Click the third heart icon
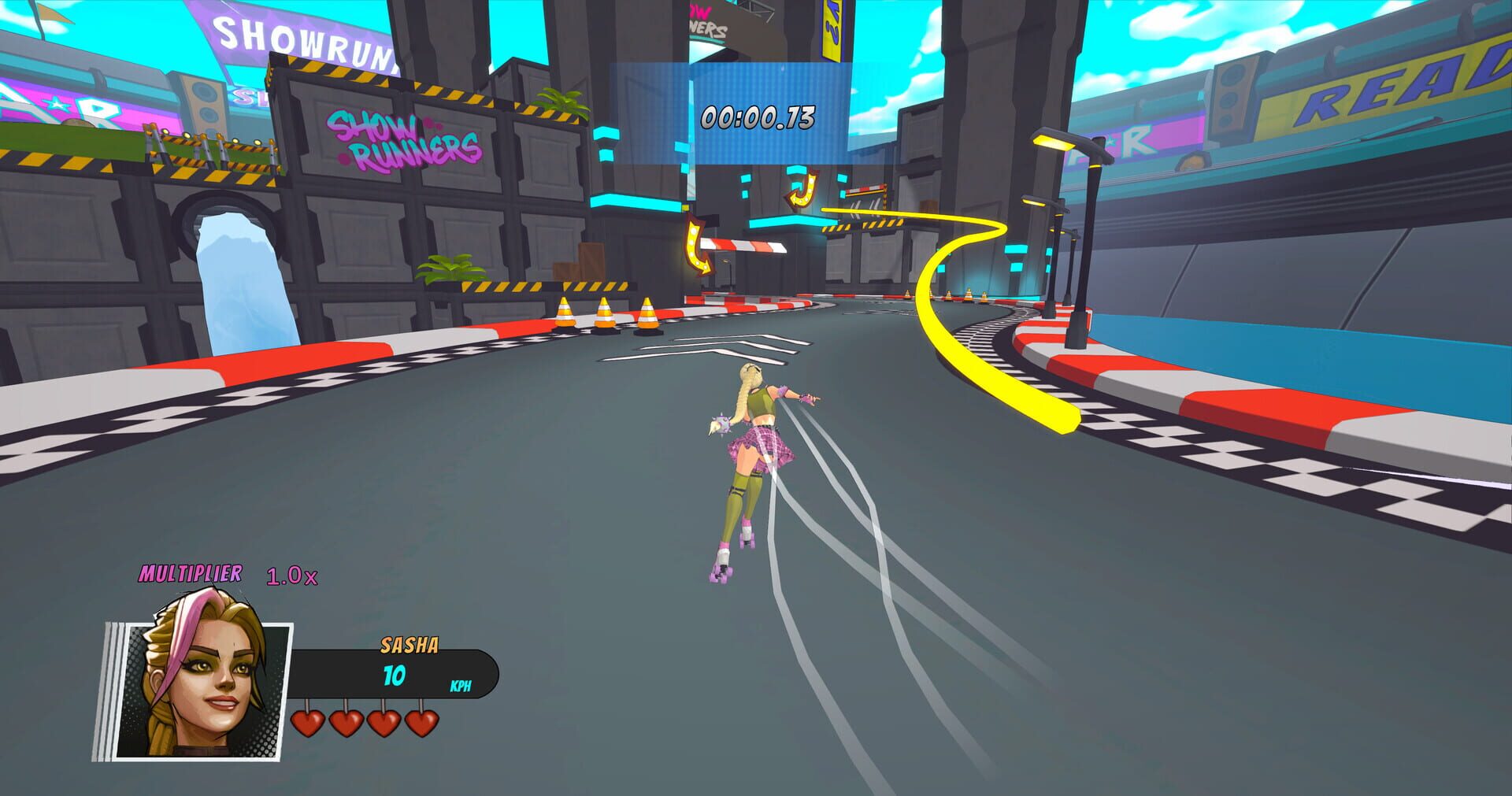Image resolution: width=1512 pixels, height=796 pixels. [386, 723]
